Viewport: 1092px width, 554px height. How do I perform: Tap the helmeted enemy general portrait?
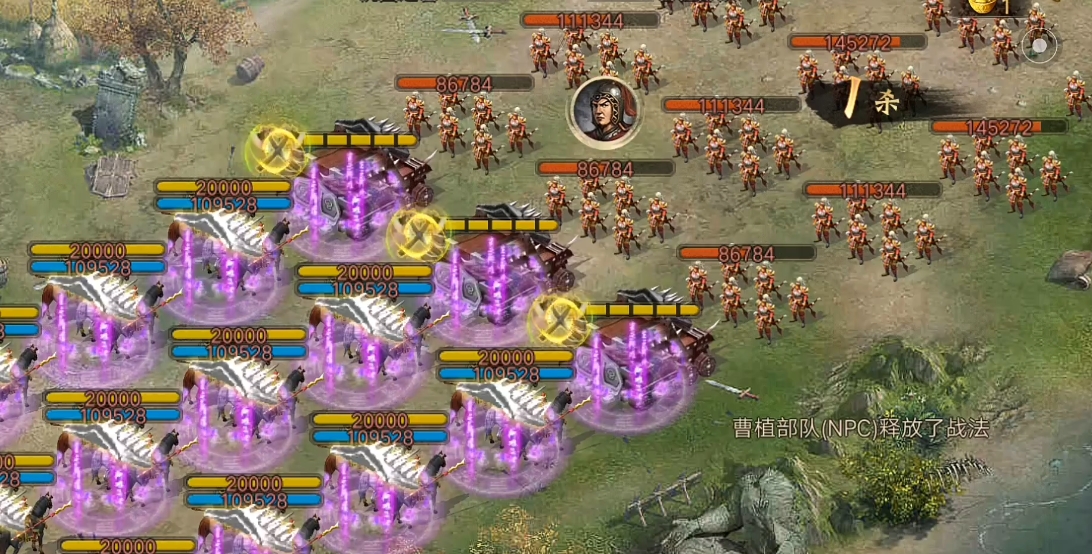pos(605,111)
